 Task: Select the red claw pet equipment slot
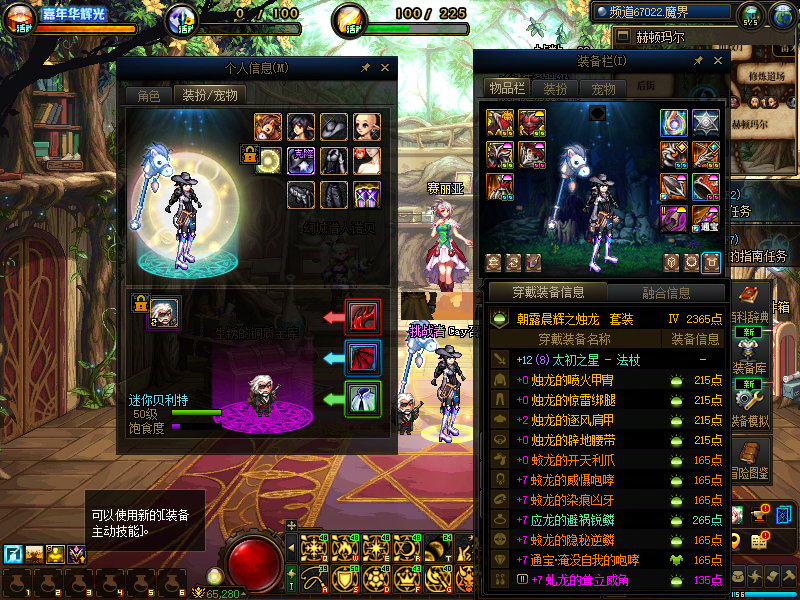point(362,317)
